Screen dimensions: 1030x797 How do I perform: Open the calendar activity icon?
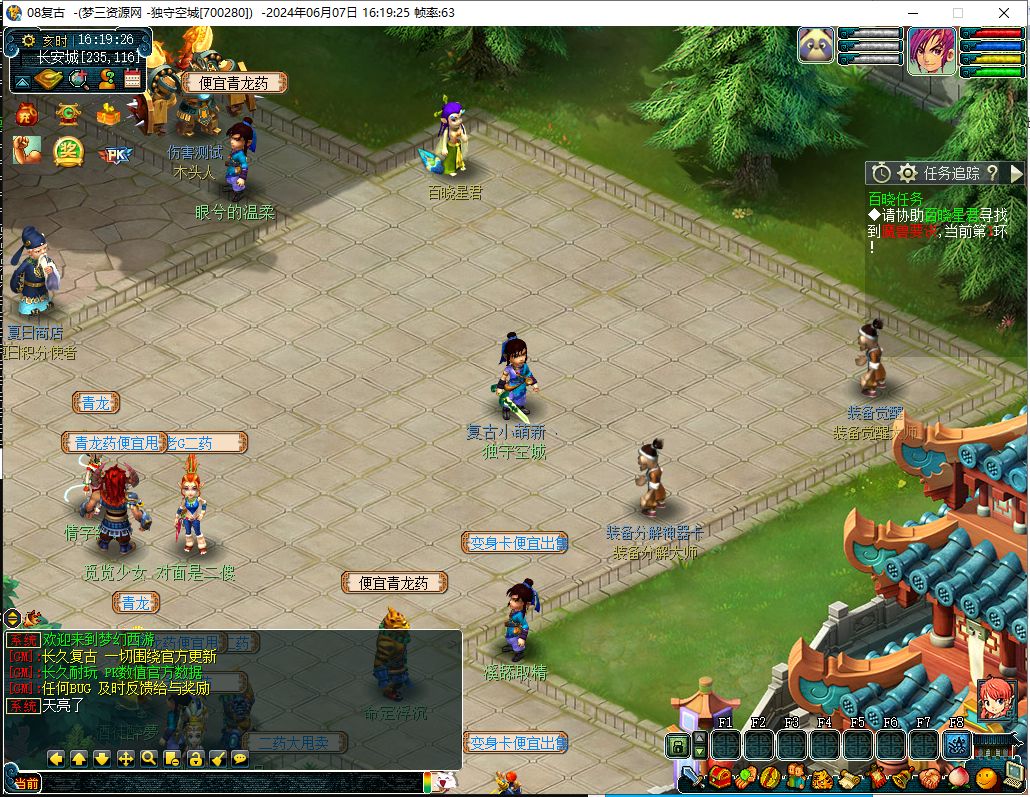[x=132, y=80]
